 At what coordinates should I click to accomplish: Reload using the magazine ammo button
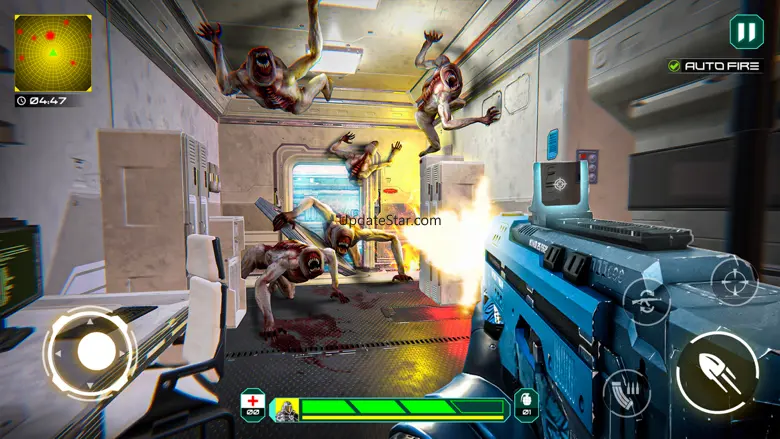(627, 390)
